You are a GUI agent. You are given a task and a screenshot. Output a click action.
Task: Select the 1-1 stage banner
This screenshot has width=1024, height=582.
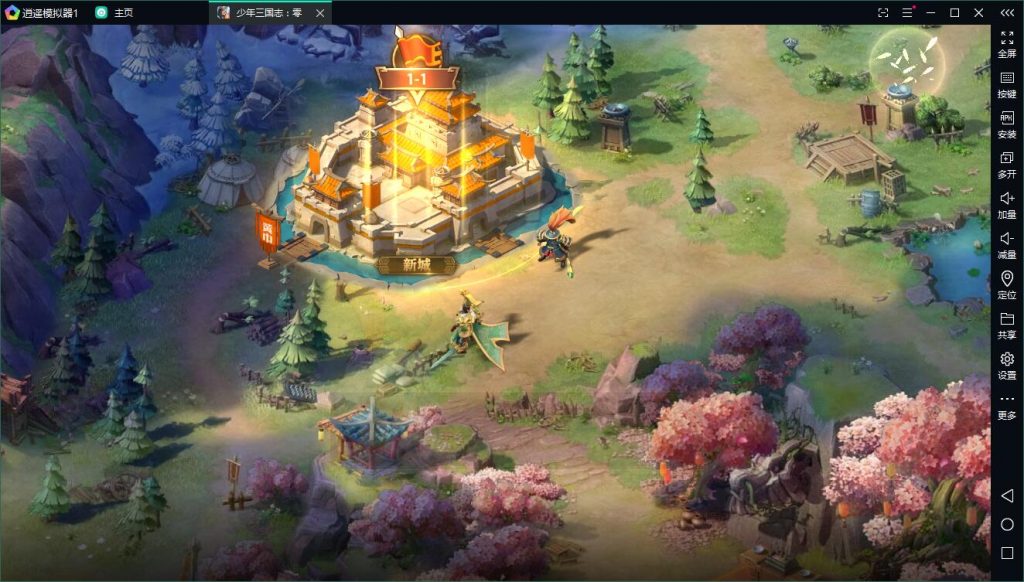click(416, 77)
